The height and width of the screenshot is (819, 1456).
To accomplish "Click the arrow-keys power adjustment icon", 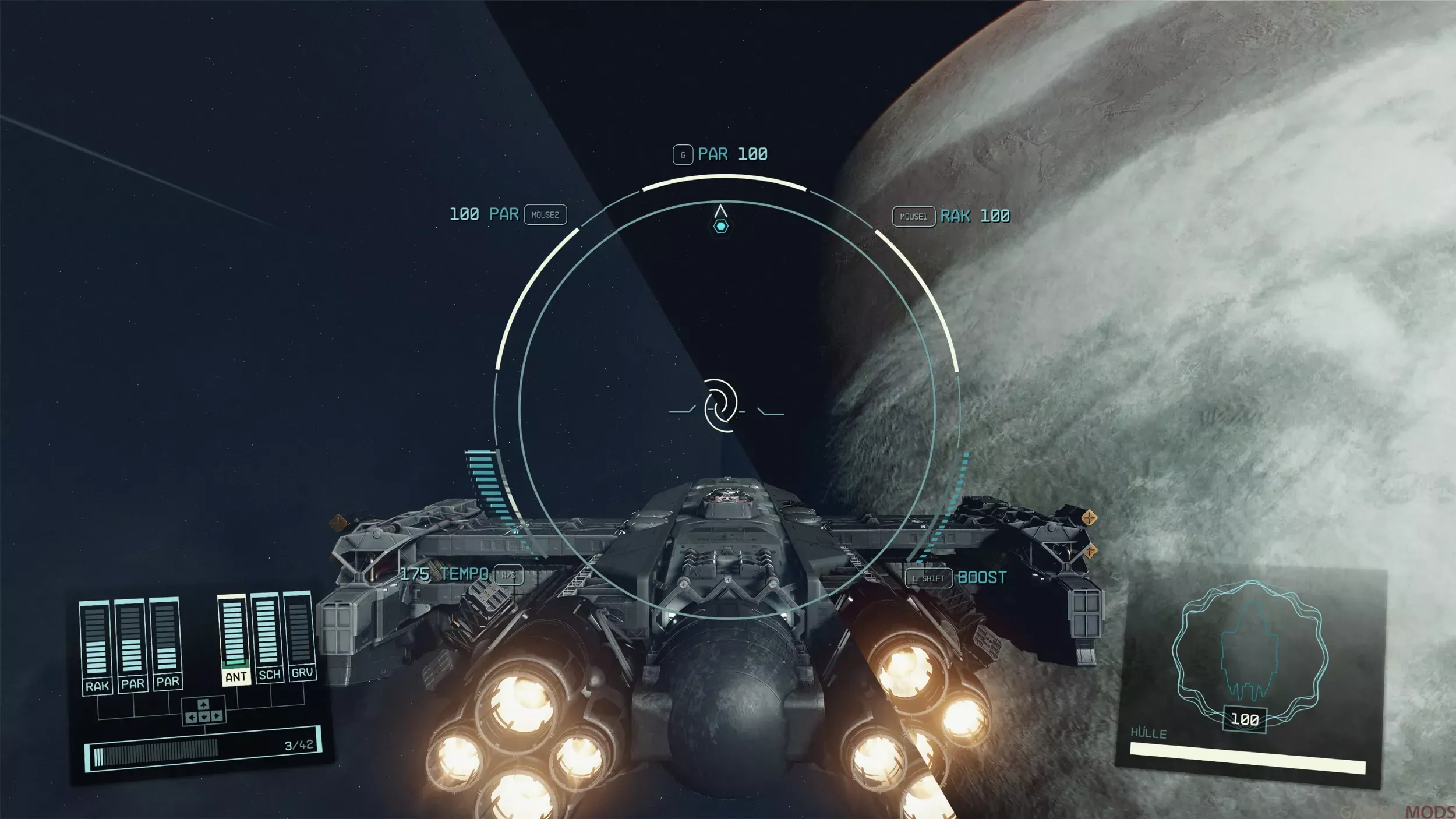I will point(203,711).
